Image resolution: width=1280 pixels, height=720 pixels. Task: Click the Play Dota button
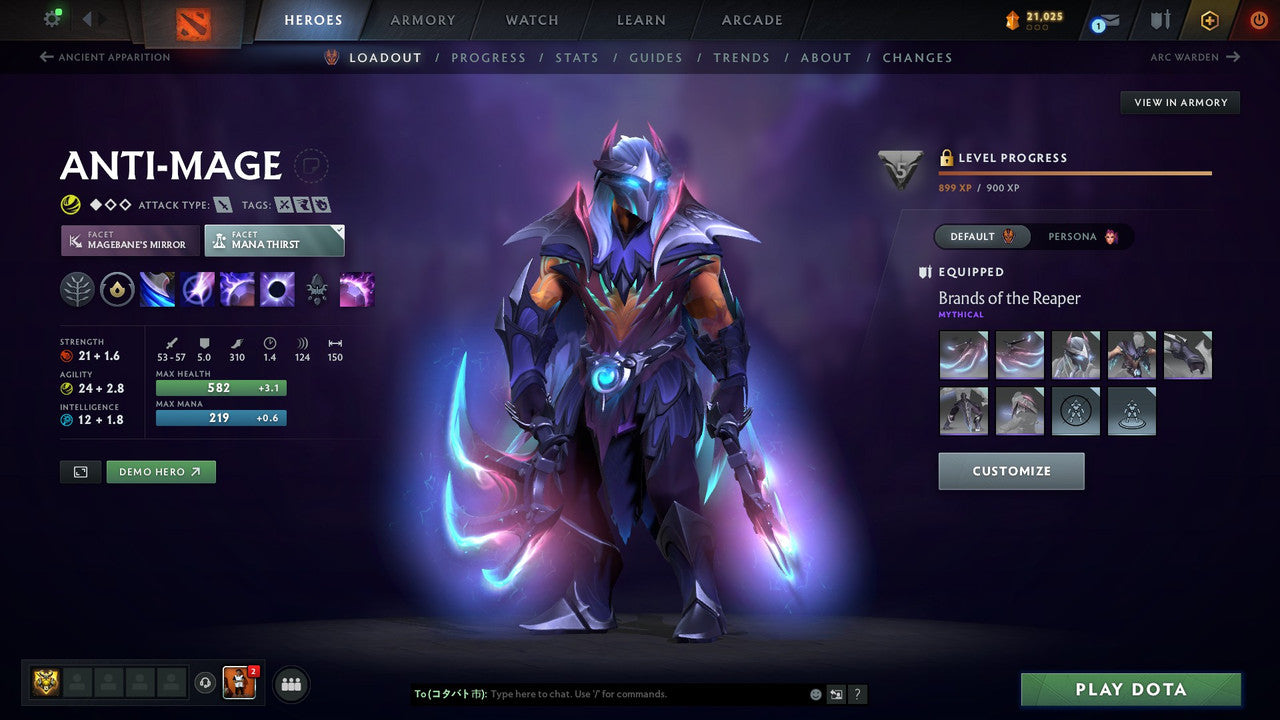coord(1130,689)
